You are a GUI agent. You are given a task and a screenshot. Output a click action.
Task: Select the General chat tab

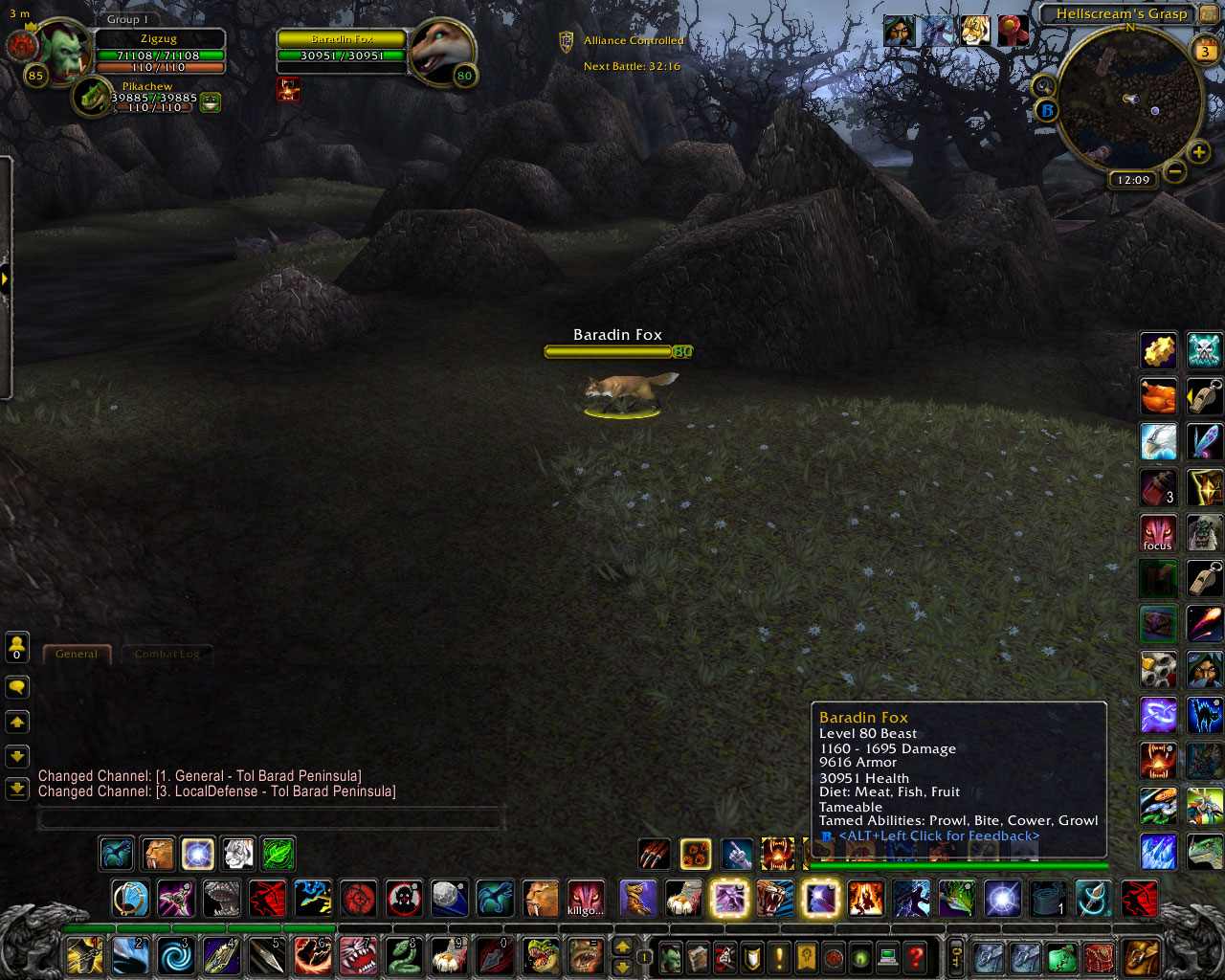pos(77,654)
